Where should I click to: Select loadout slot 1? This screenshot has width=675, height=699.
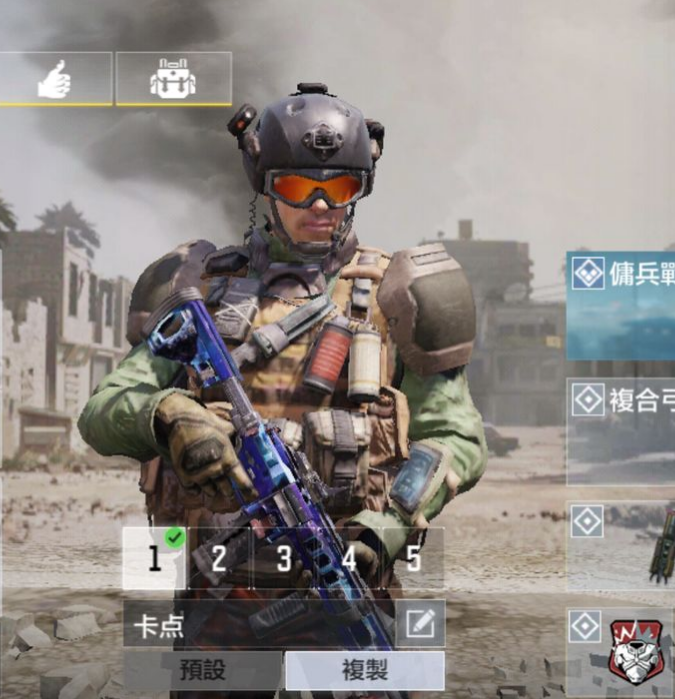(x=155, y=559)
